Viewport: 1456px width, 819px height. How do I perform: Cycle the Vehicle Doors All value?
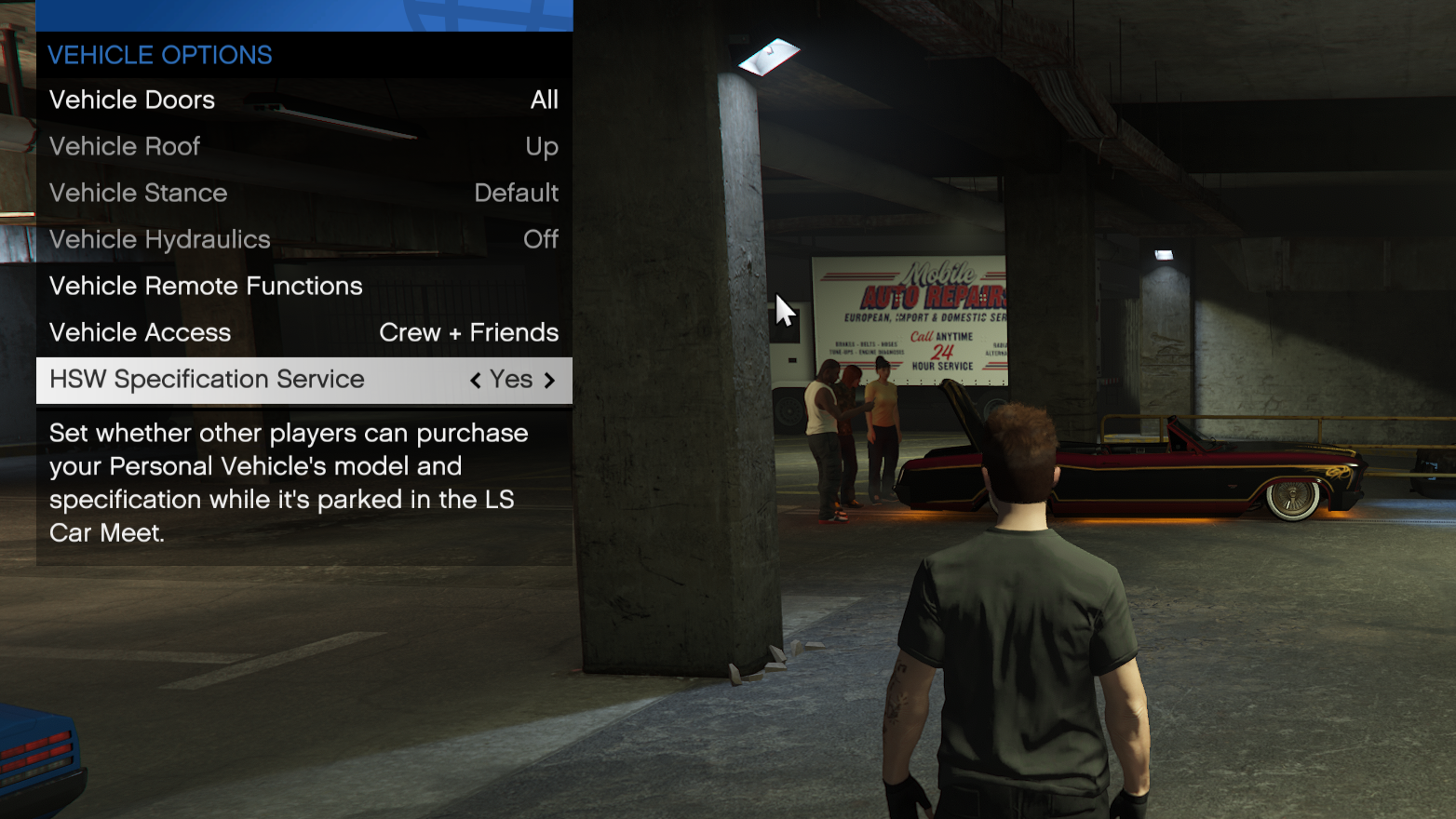(545, 100)
